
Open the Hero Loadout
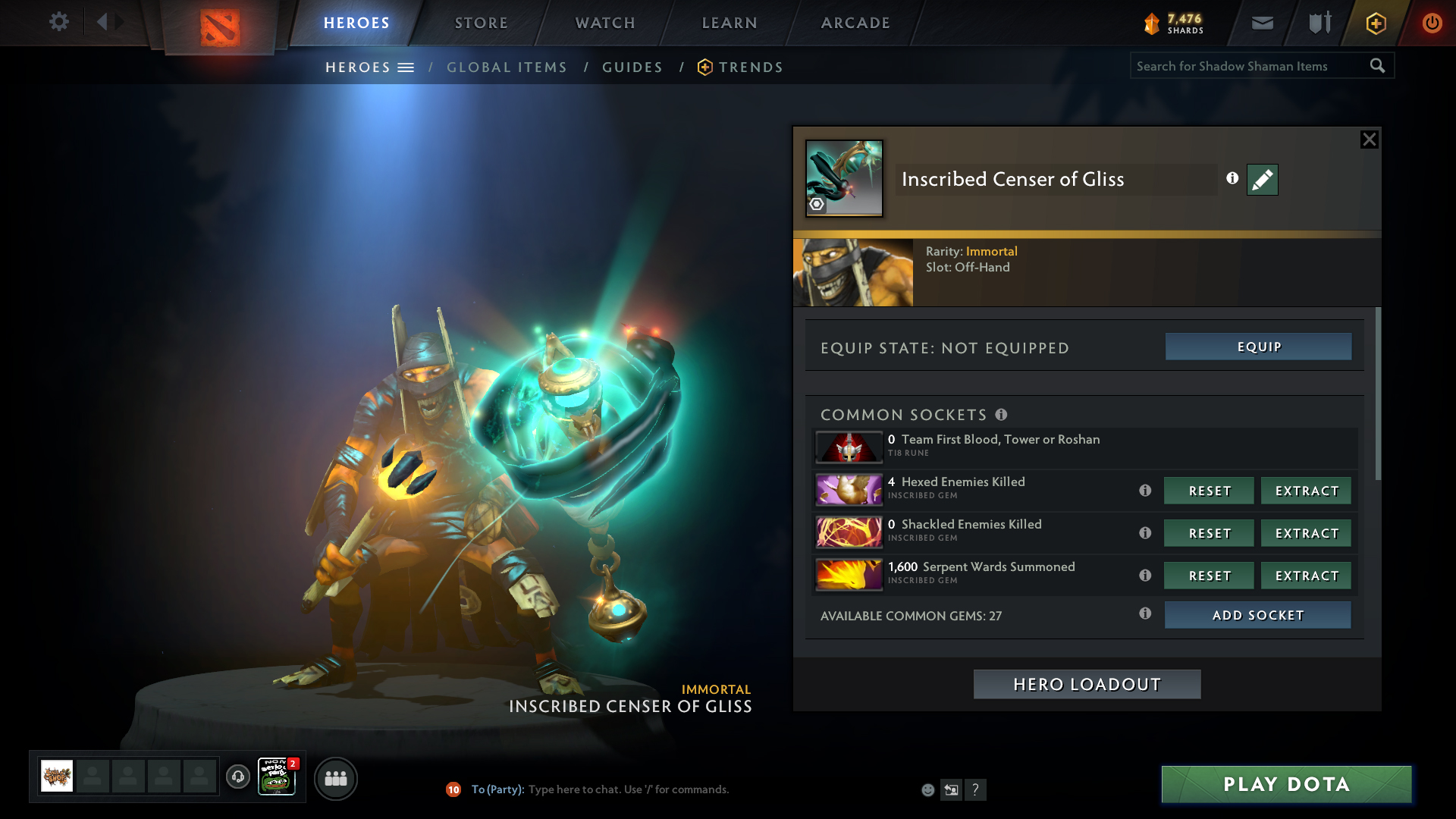(x=1087, y=684)
